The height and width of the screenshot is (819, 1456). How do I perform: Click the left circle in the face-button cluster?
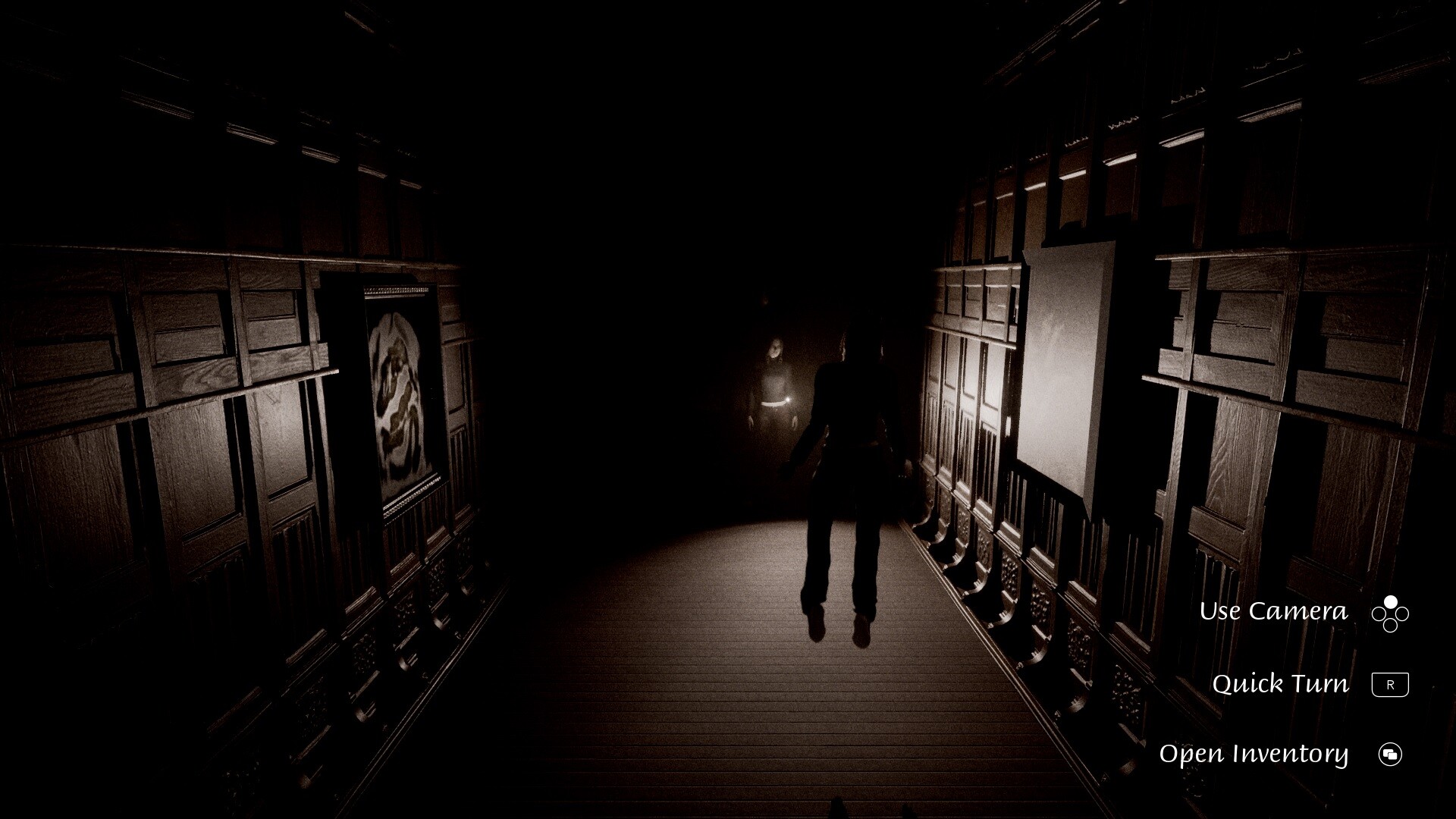(1379, 613)
